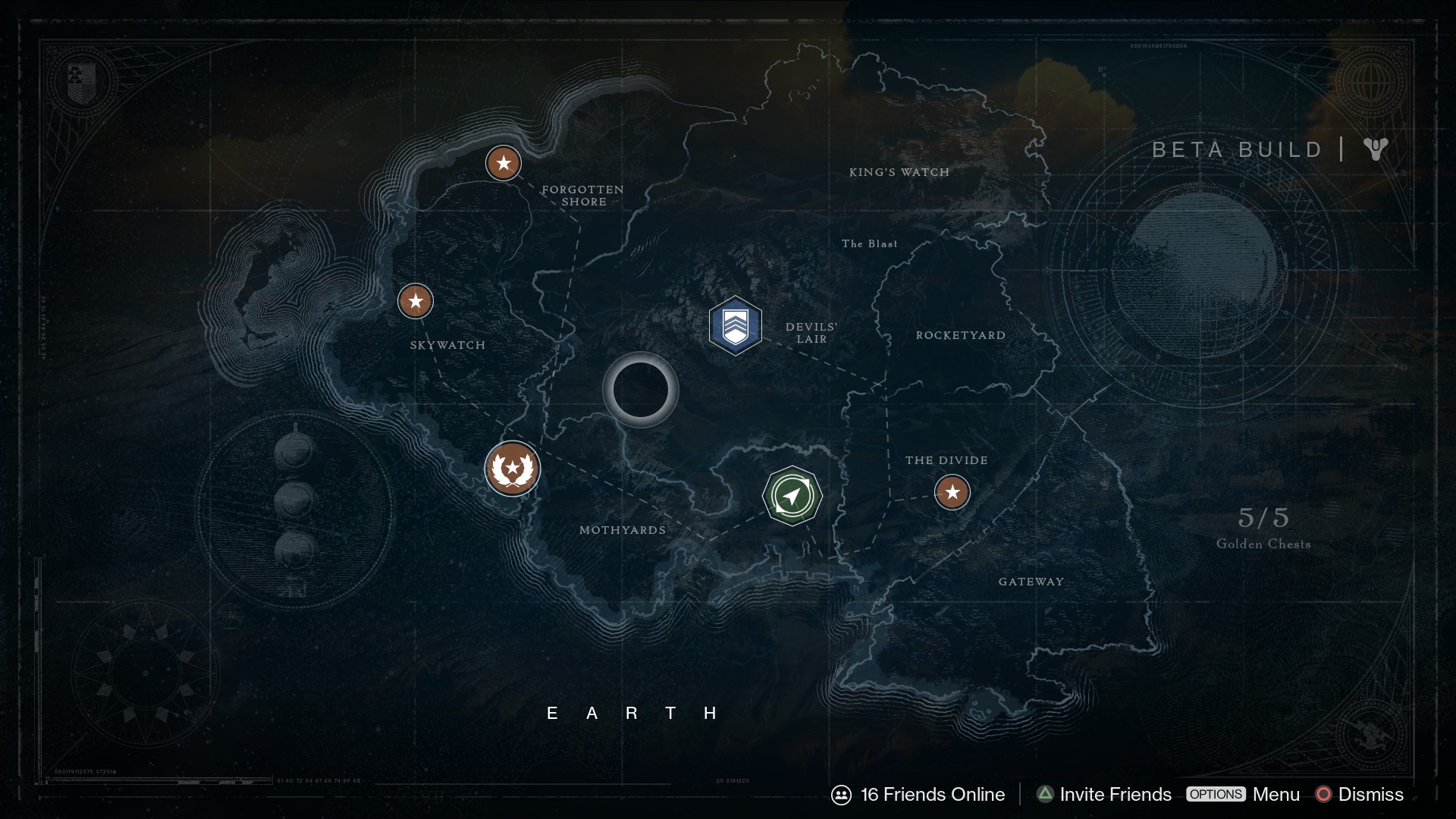Screen dimensions: 1456x819
Task: Click the friends icon next to online count
Action: tap(843, 795)
